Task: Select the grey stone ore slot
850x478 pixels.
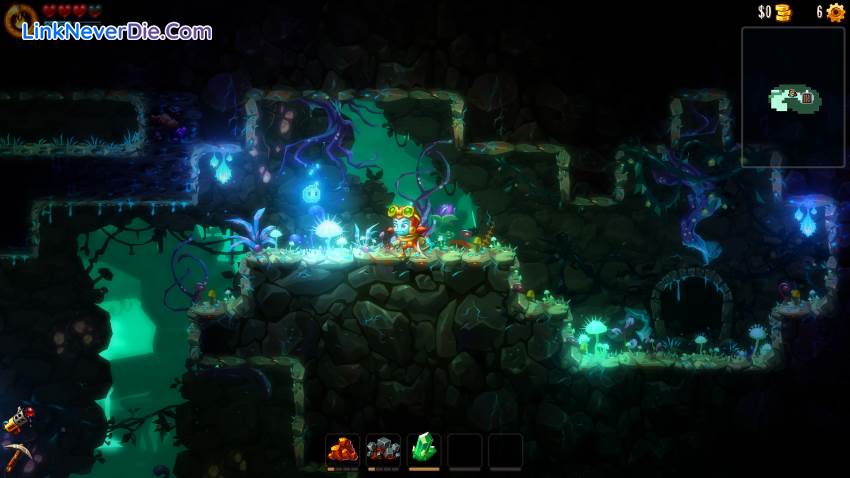Action: (x=384, y=451)
